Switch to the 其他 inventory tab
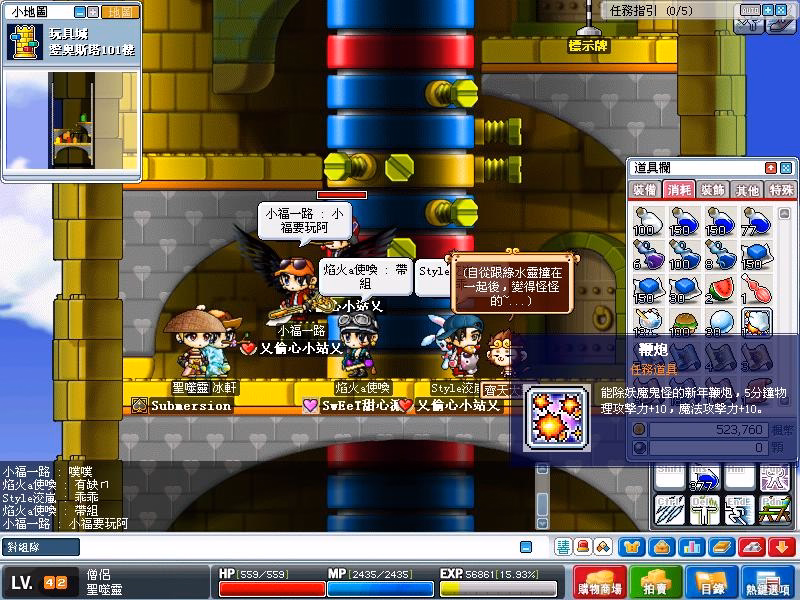The width and height of the screenshot is (800, 600). pos(746,190)
